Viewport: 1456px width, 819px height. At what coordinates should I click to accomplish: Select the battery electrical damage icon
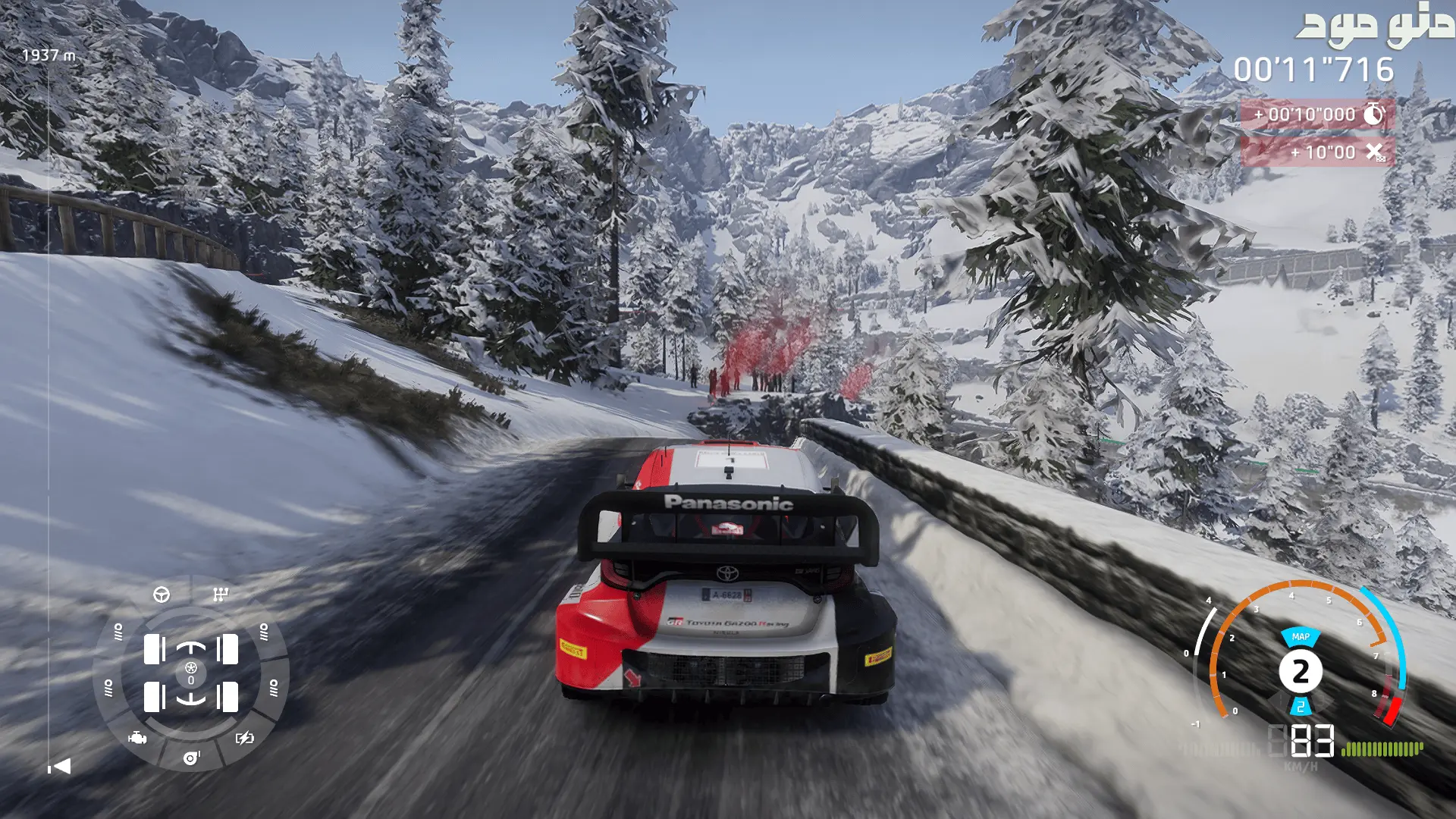click(x=245, y=738)
